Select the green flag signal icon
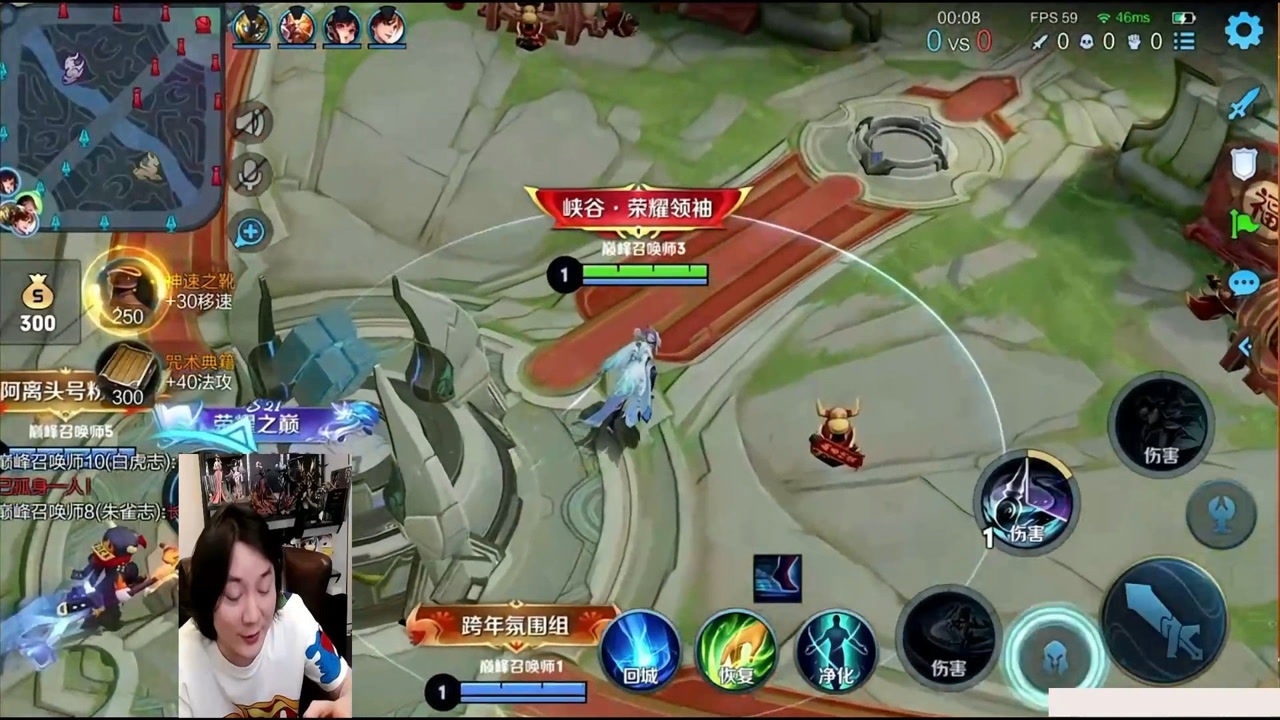 1245,224
